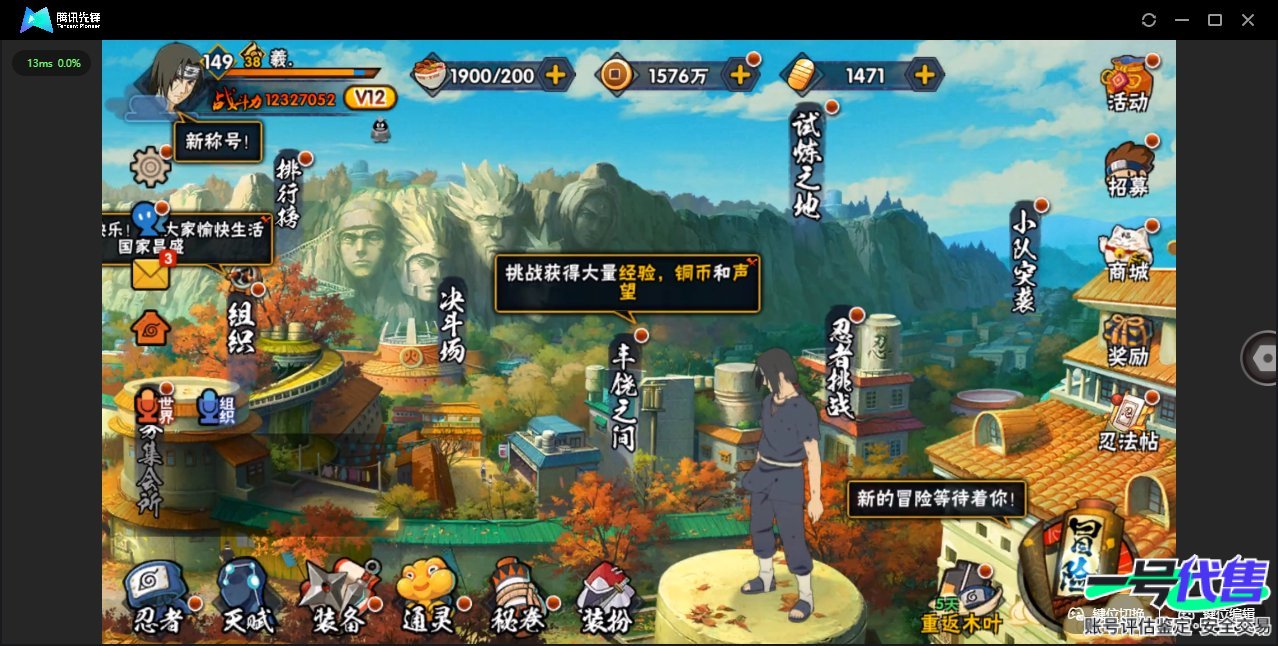Screen dimensions: 1278x646
Task: Open the 装扮 costume menu
Action: (608, 597)
